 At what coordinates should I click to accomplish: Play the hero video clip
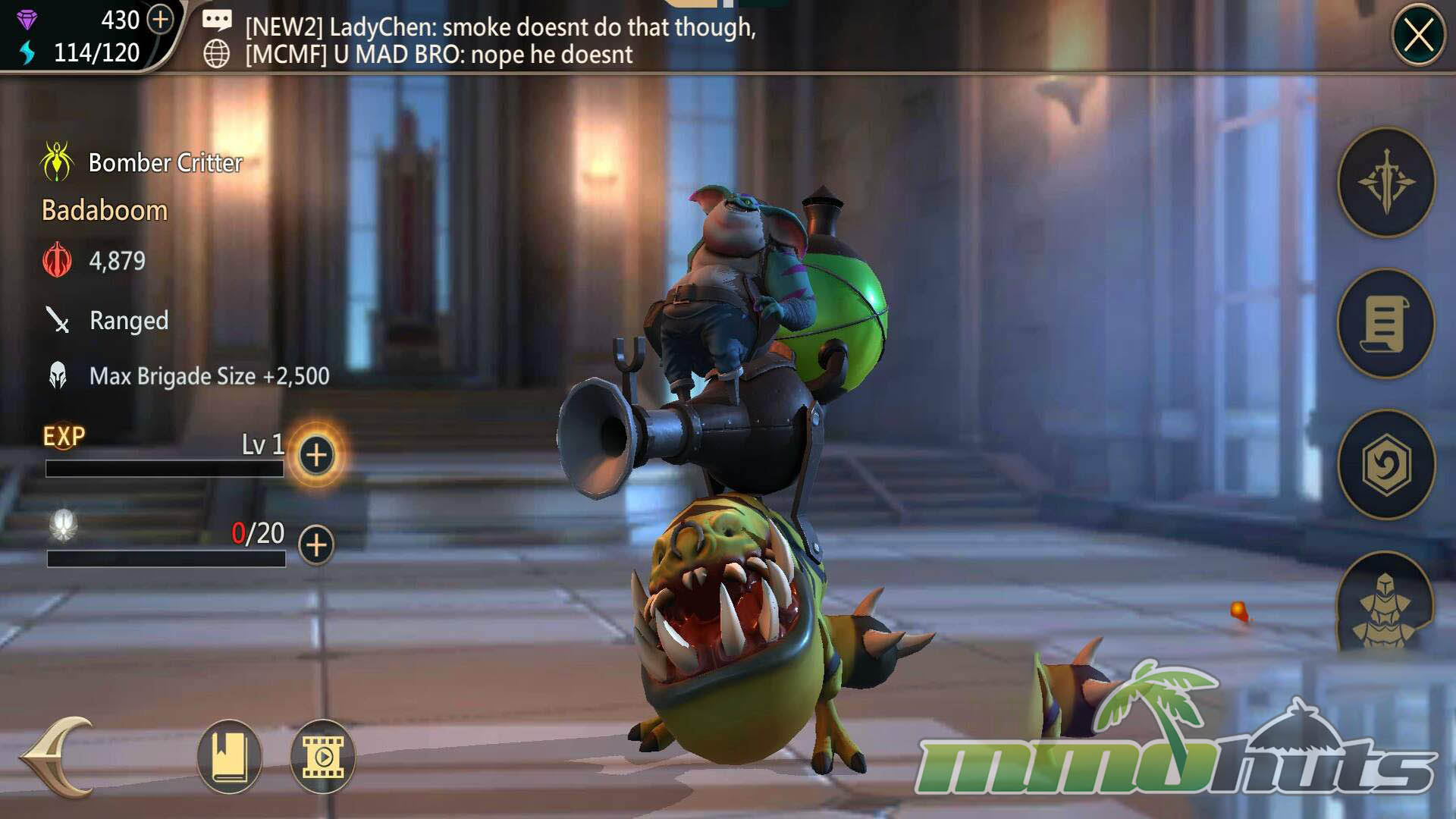[323, 757]
